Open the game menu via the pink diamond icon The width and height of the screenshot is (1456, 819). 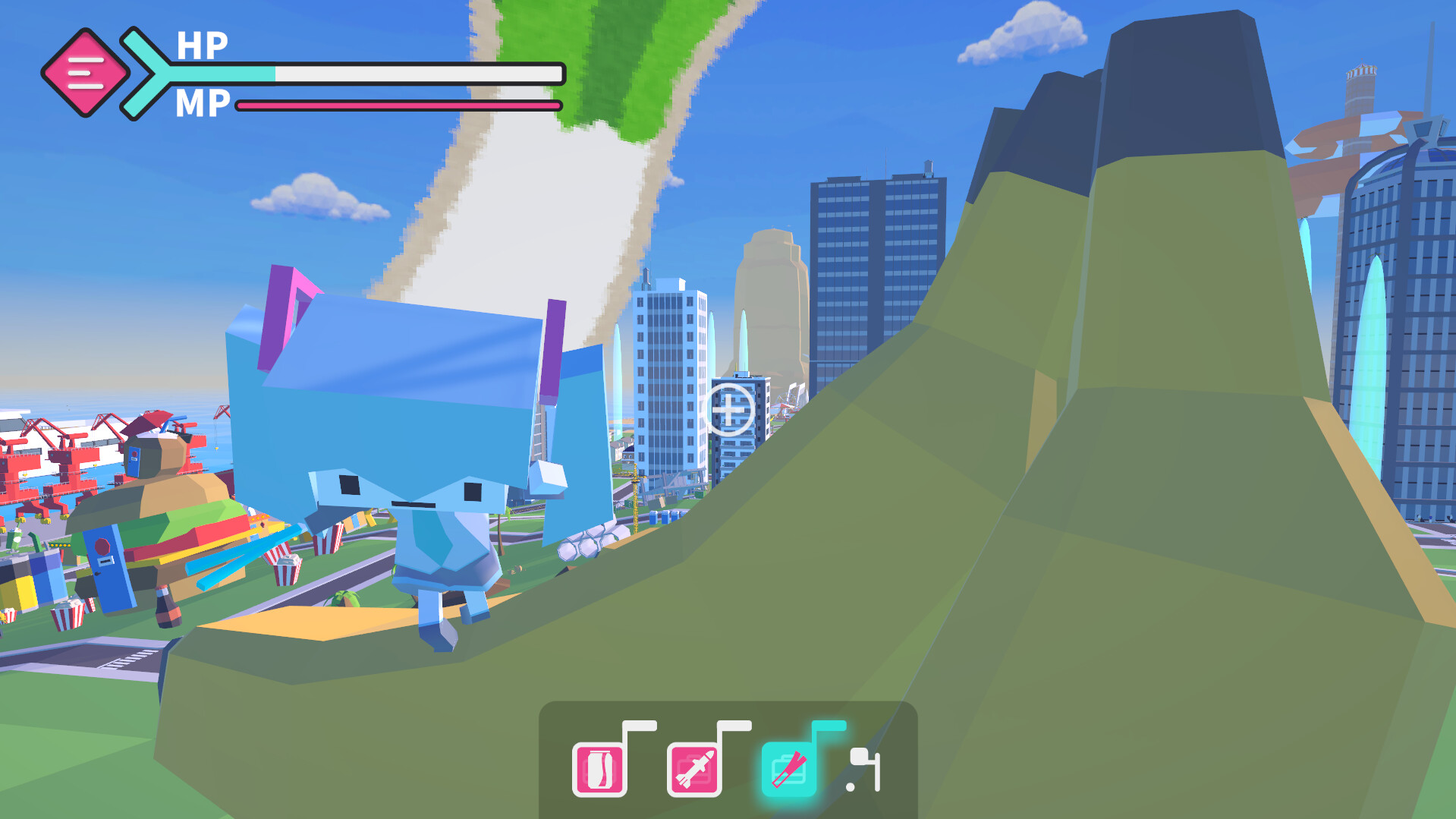coord(86,71)
